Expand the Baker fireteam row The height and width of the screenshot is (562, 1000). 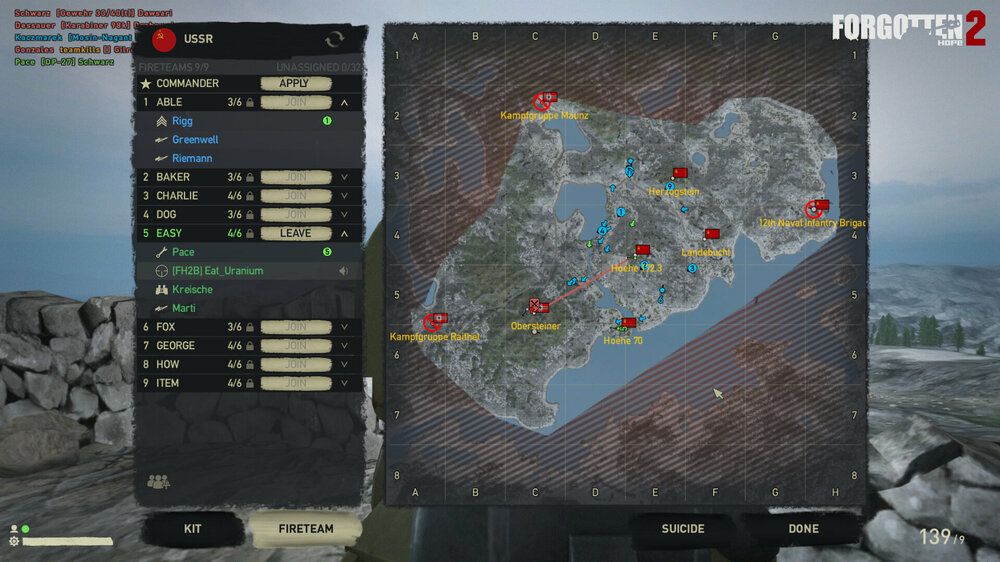pos(344,177)
